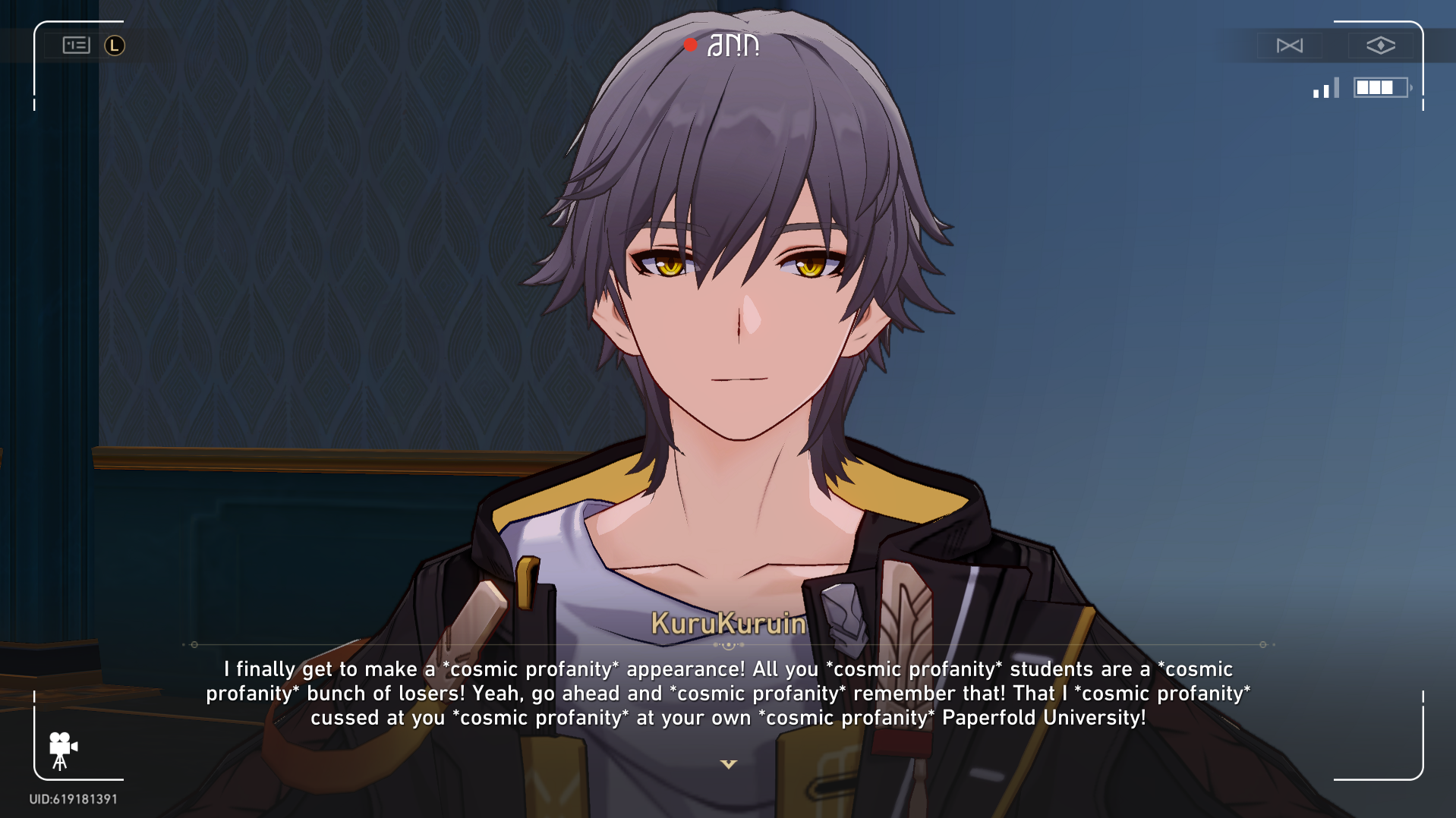Click the UID:619181391 label
This screenshot has height=818, width=1456.
tap(72, 798)
